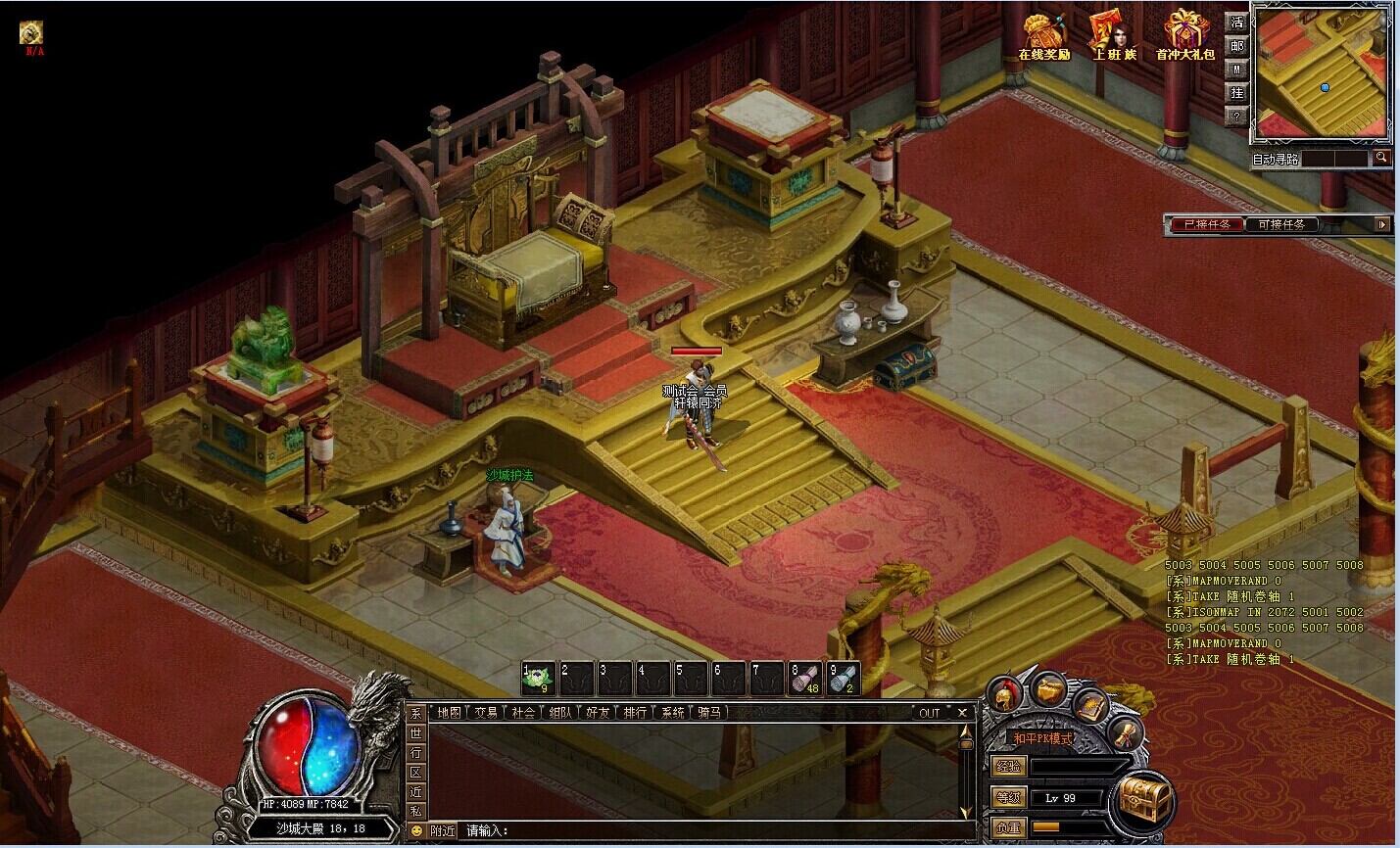This screenshot has width=1400, height=848.
Task: Open the 好友 friends menu
Action: click(598, 713)
